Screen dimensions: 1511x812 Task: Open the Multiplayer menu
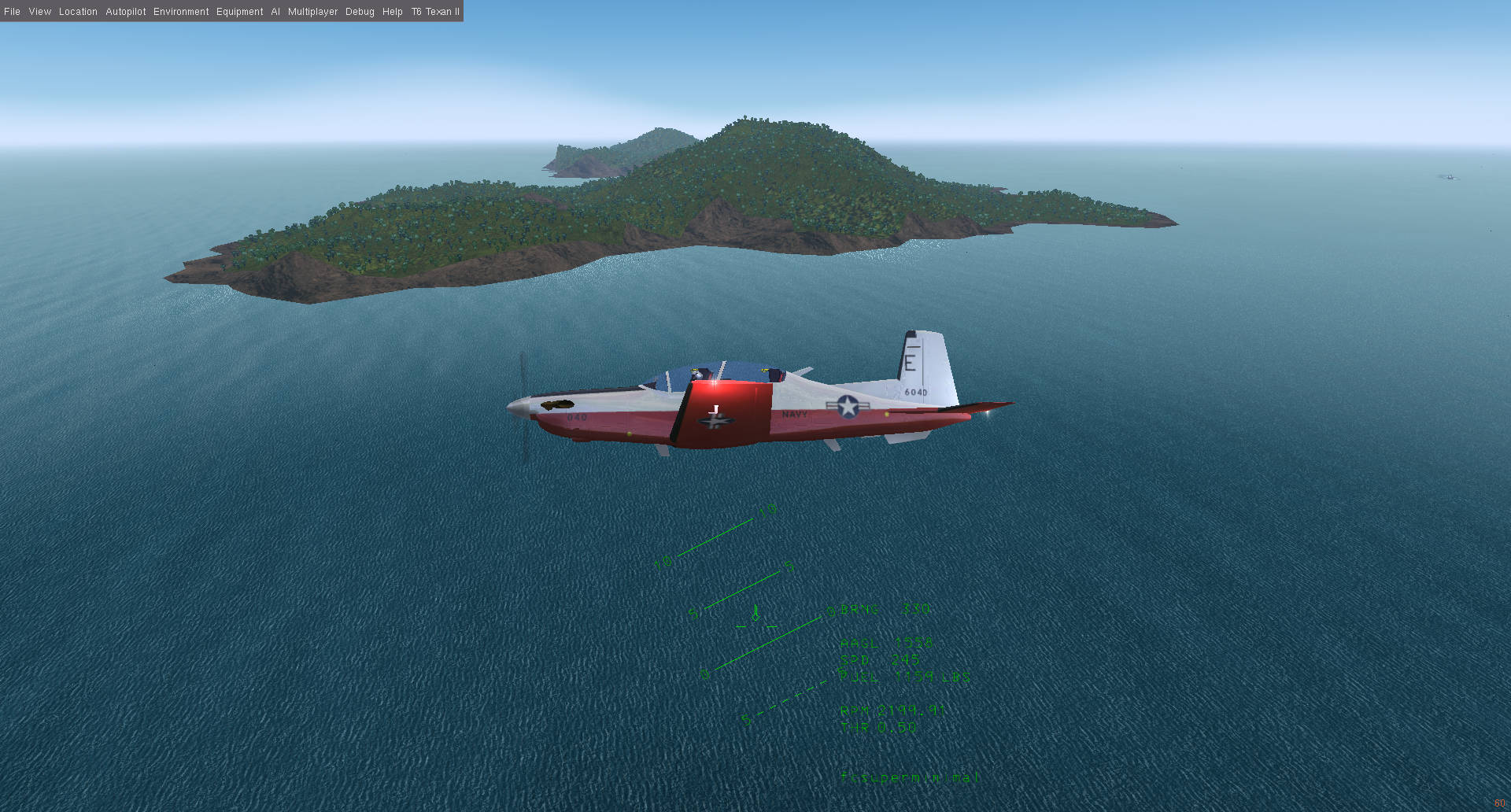312,11
